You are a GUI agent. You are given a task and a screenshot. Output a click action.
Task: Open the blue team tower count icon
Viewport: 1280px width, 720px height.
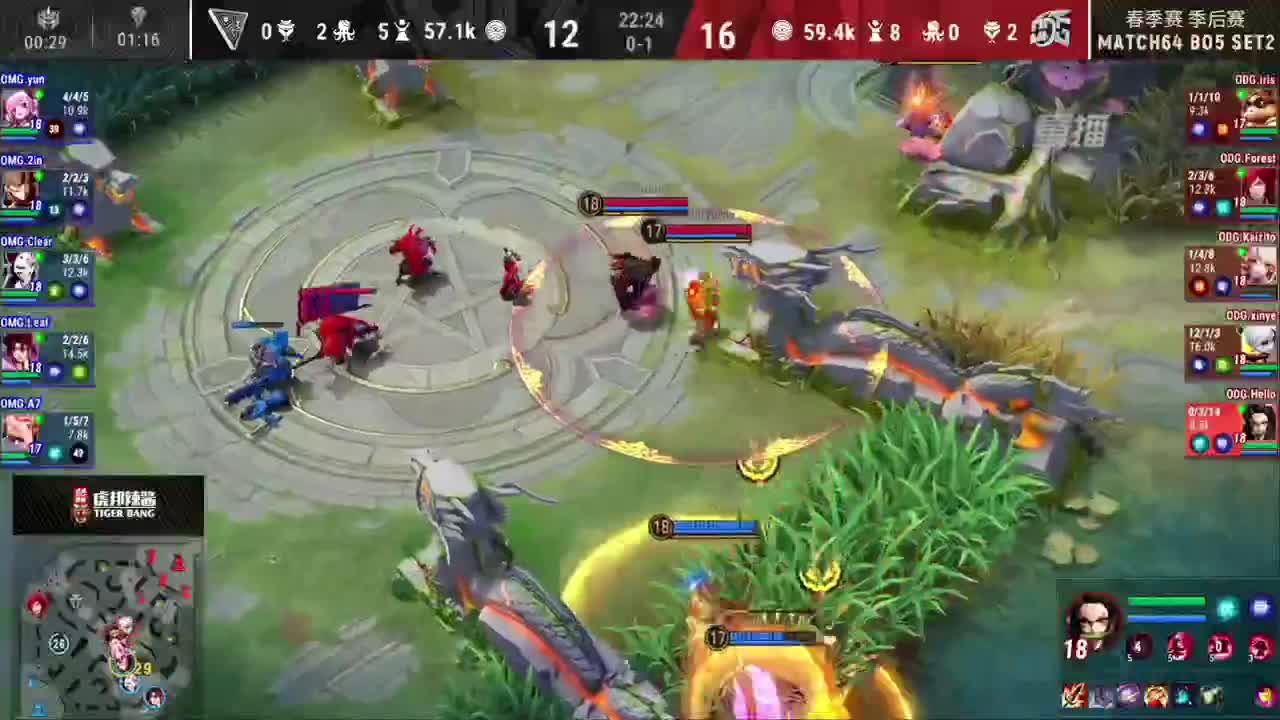tap(402, 32)
